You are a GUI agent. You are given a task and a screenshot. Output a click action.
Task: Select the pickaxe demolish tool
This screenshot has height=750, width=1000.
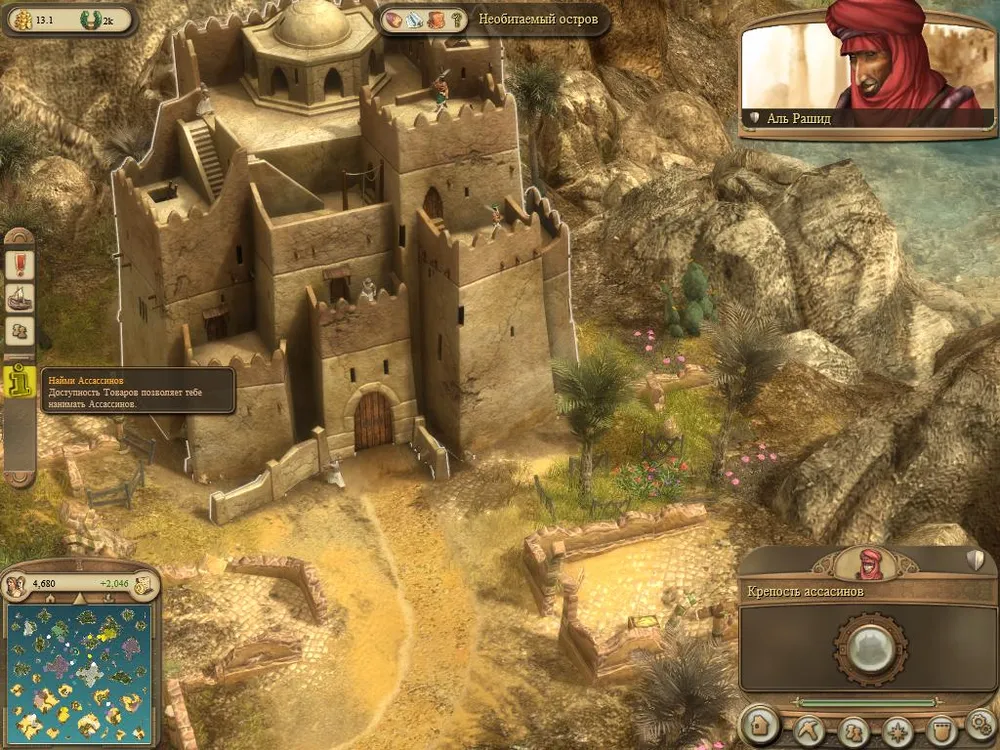tap(809, 728)
